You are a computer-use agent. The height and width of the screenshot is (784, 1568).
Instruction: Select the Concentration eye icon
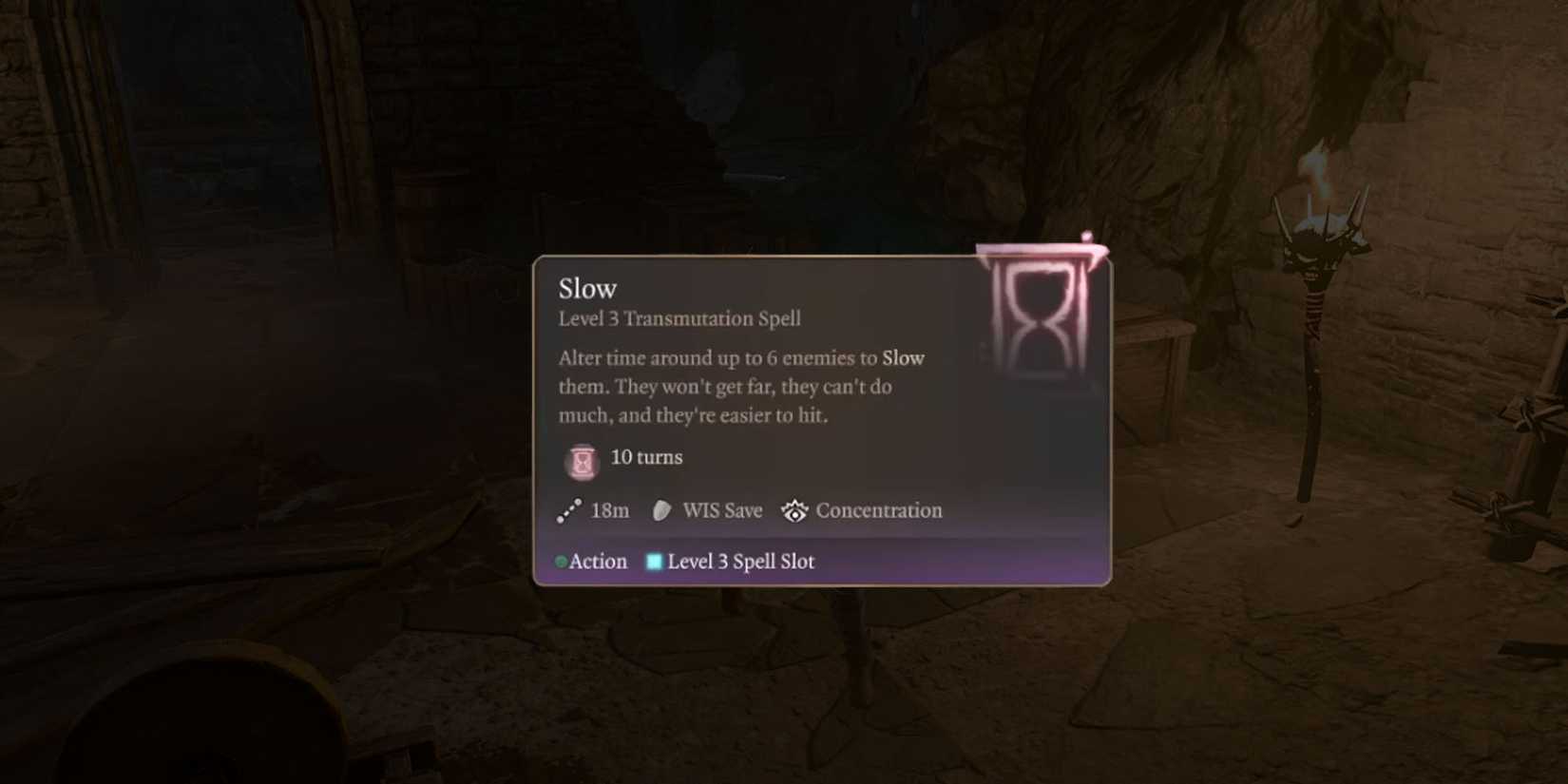[794, 510]
